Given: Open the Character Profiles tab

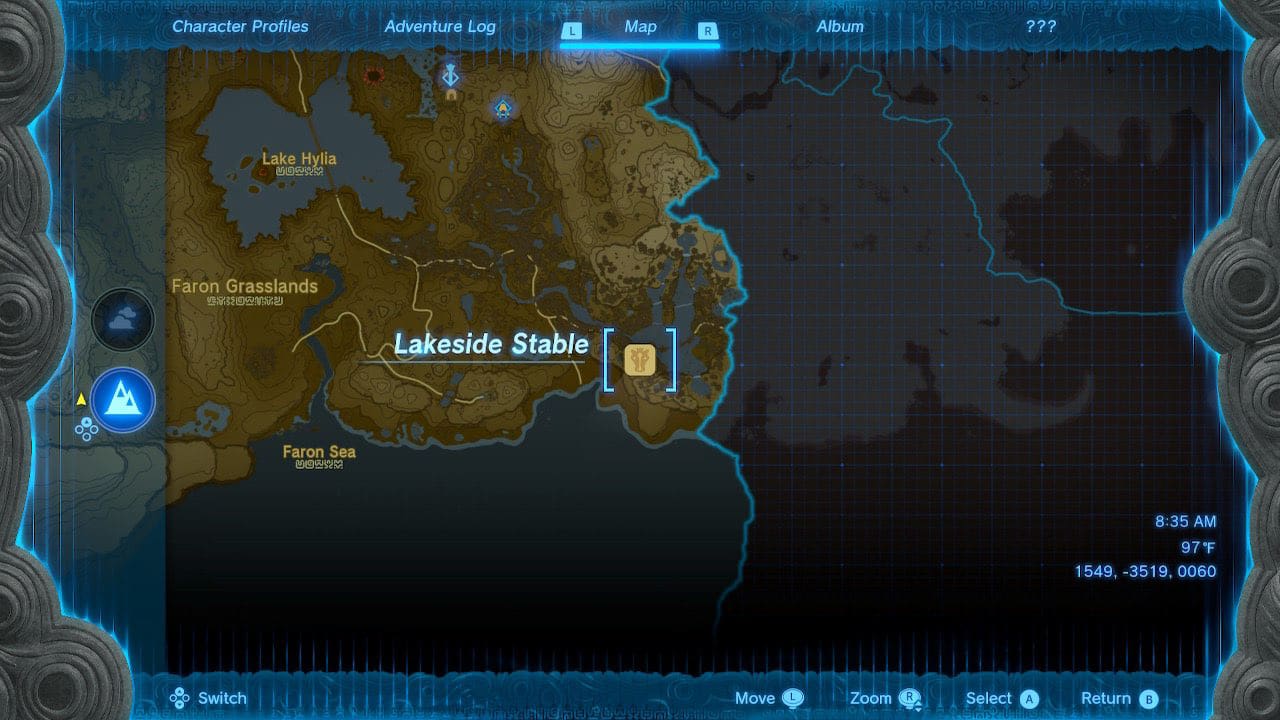Looking at the screenshot, I should pyautogui.click(x=239, y=26).
